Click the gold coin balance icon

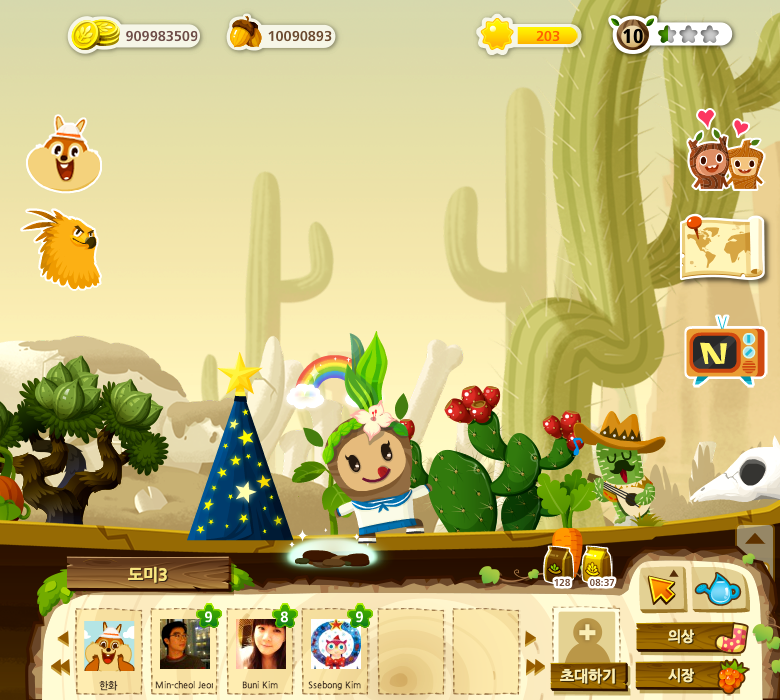click(92, 35)
